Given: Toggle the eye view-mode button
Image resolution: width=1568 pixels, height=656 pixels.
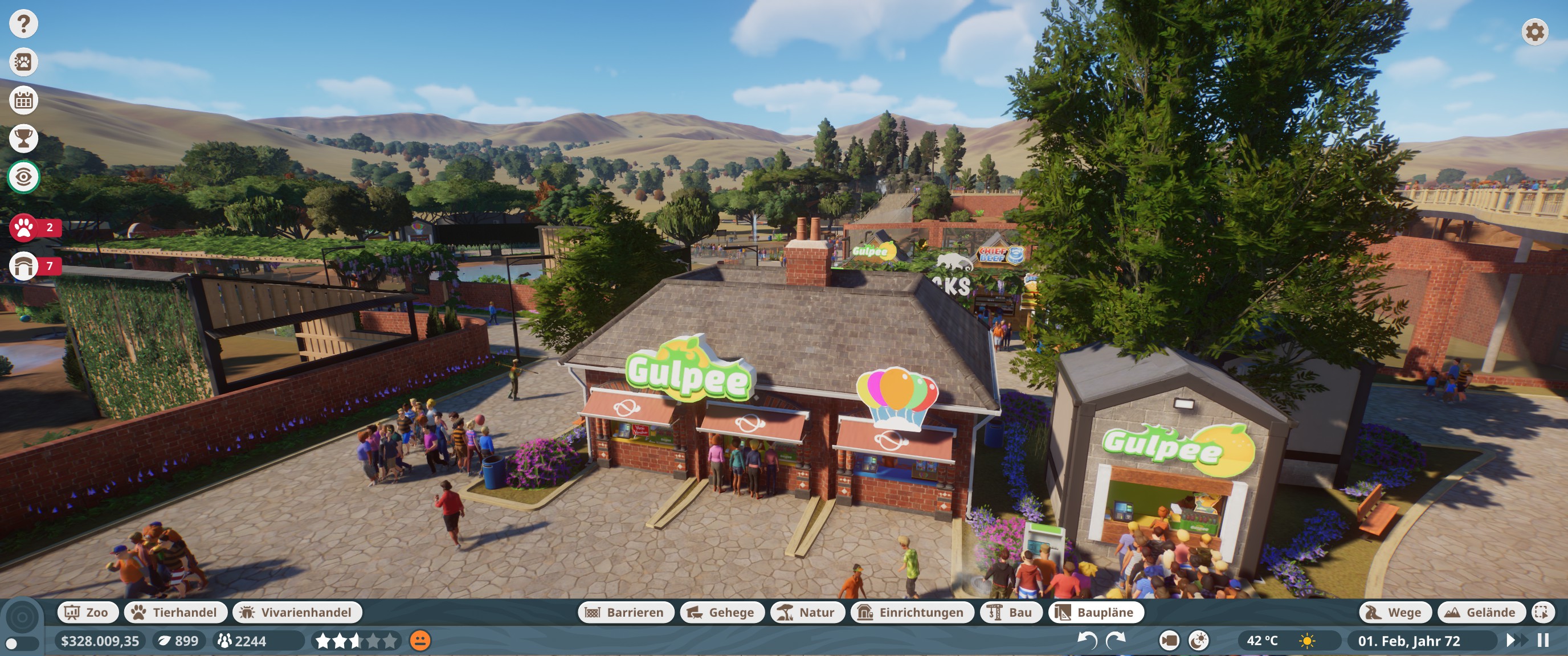Looking at the screenshot, I should click(24, 177).
